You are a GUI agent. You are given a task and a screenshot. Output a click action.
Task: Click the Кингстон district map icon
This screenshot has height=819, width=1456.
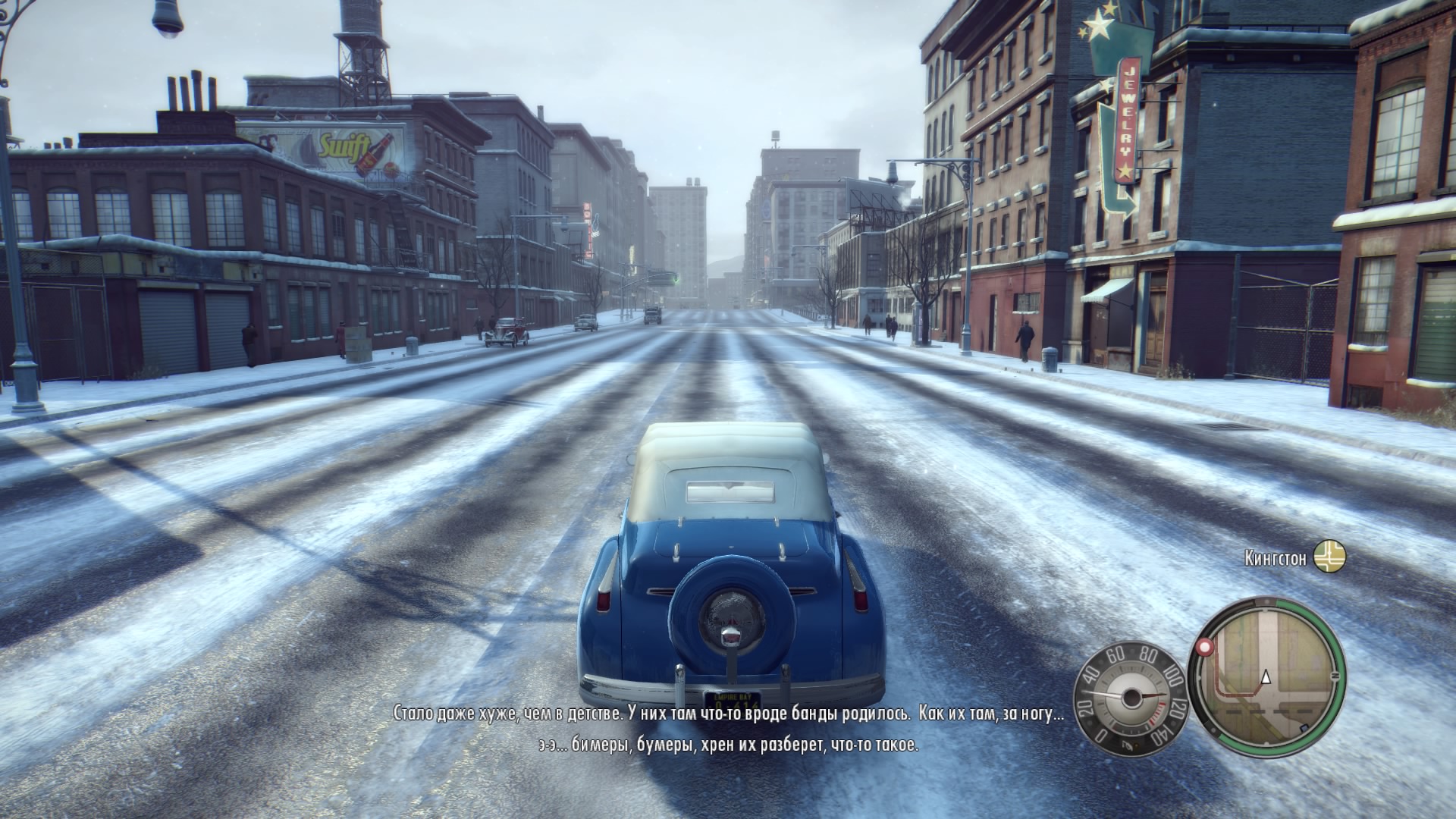coord(1329,557)
